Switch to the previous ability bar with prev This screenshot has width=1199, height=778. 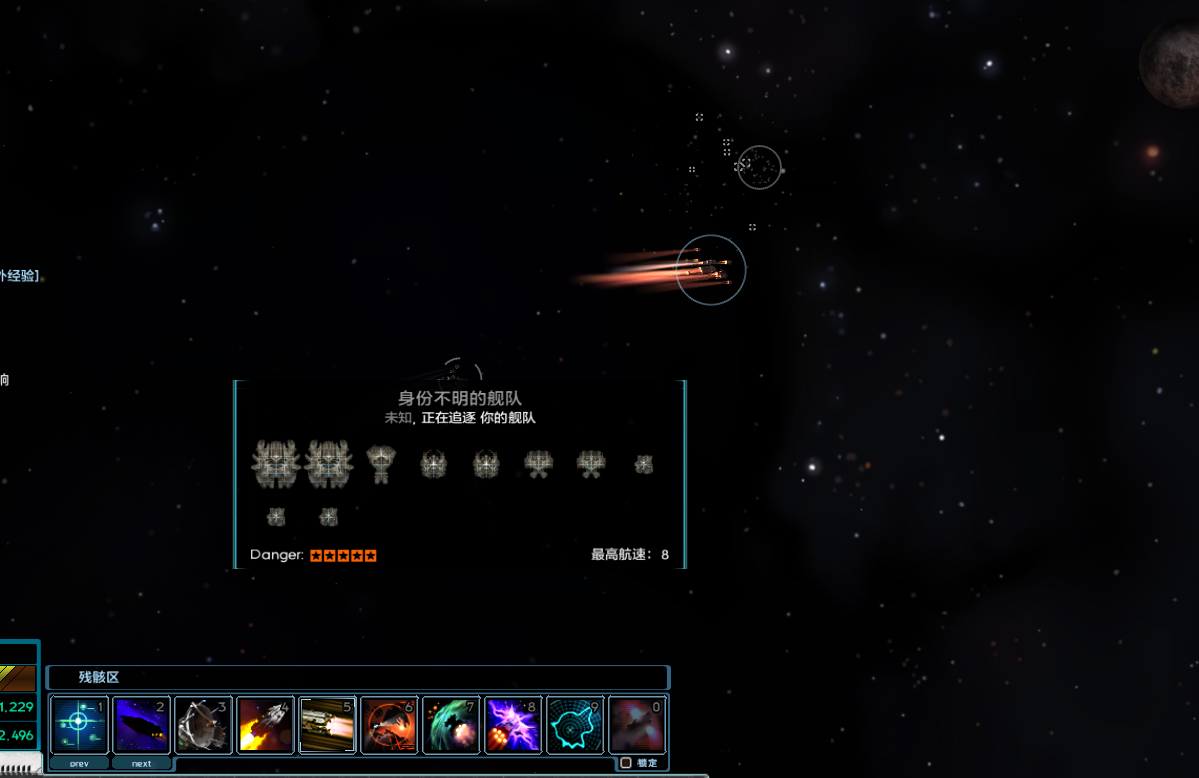(x=79, y=763)
